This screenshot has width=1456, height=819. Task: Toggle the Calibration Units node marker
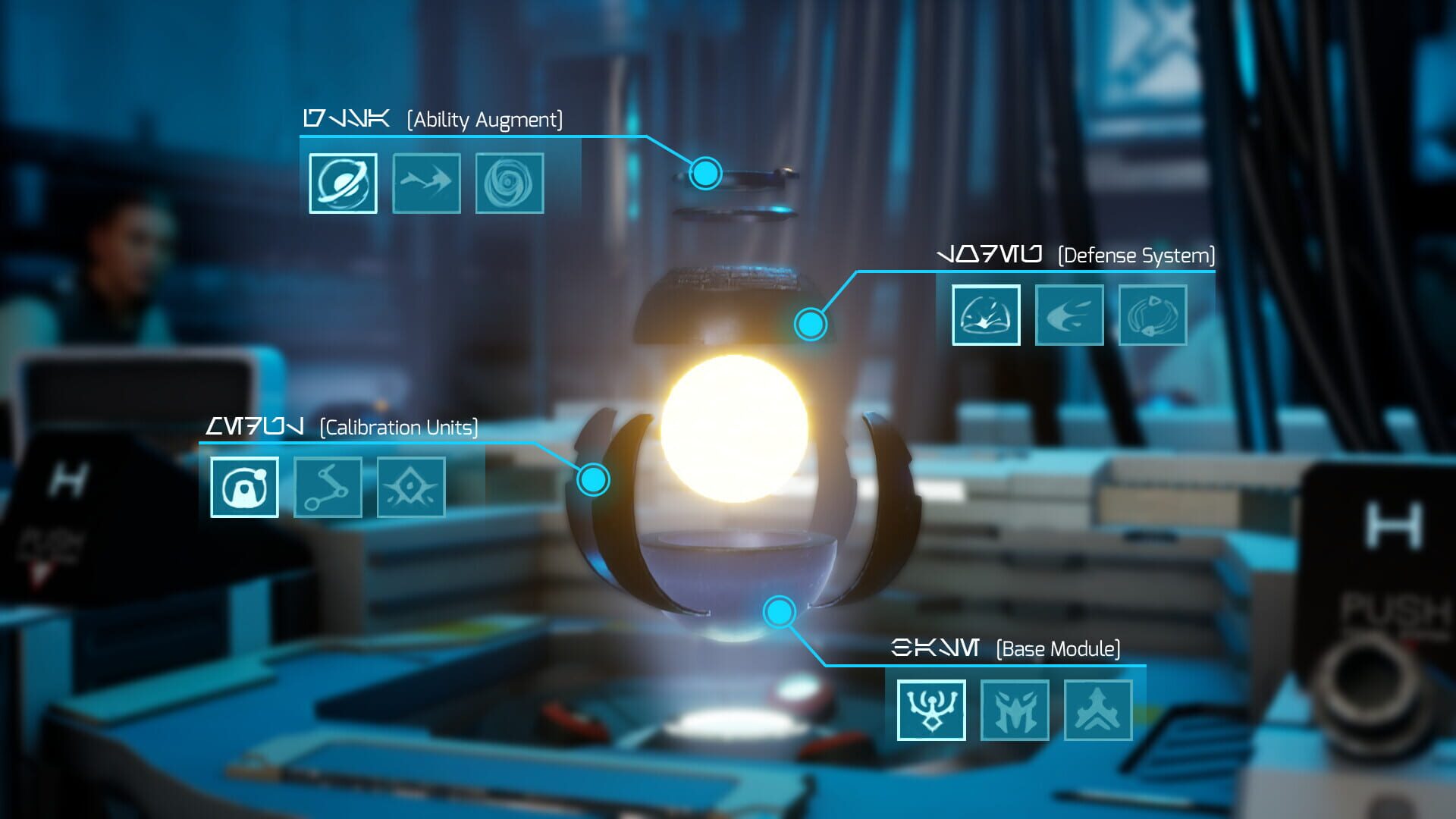[x=595, y=479]
